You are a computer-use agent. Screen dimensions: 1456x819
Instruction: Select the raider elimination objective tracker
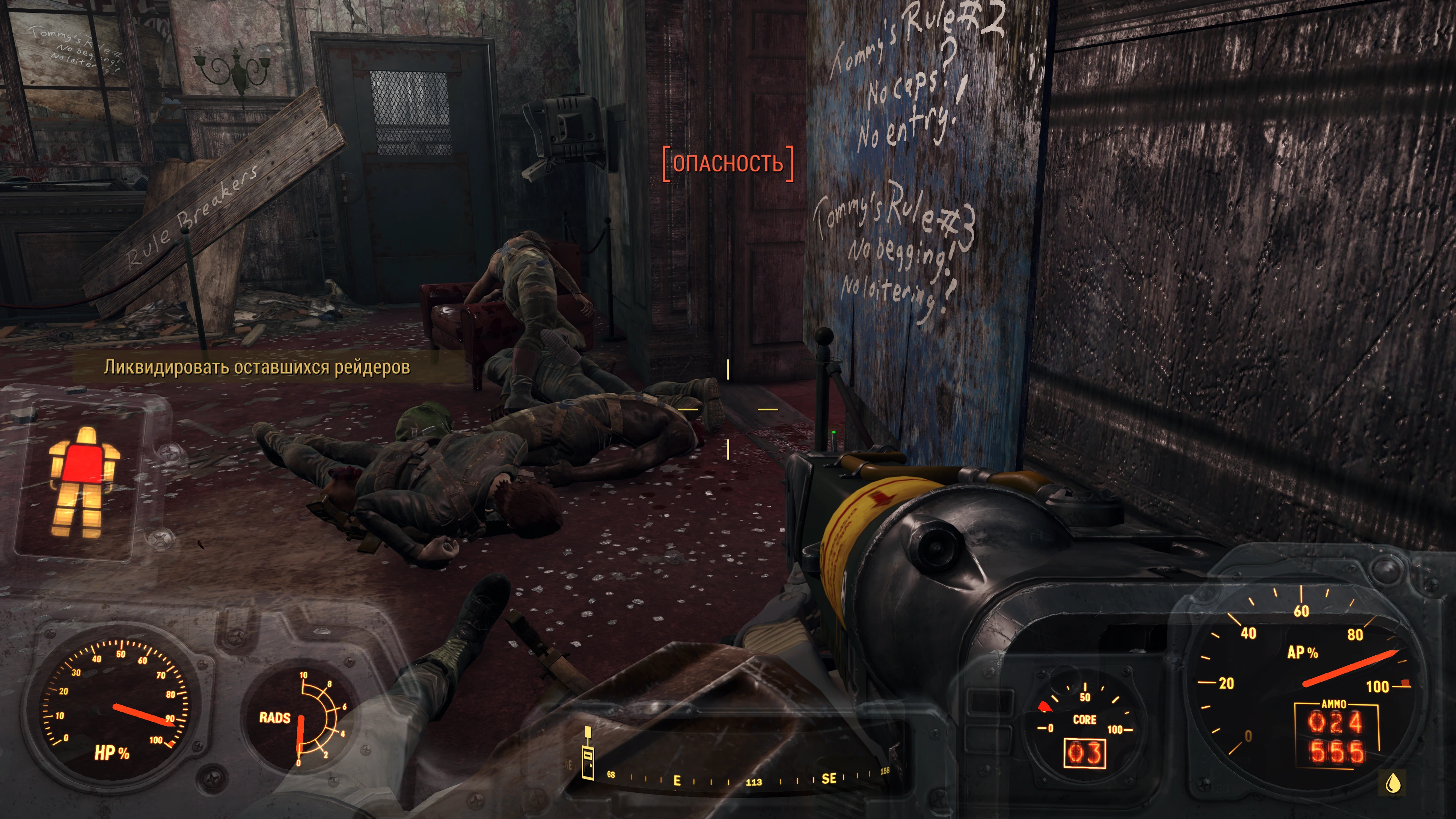(256, 367)
